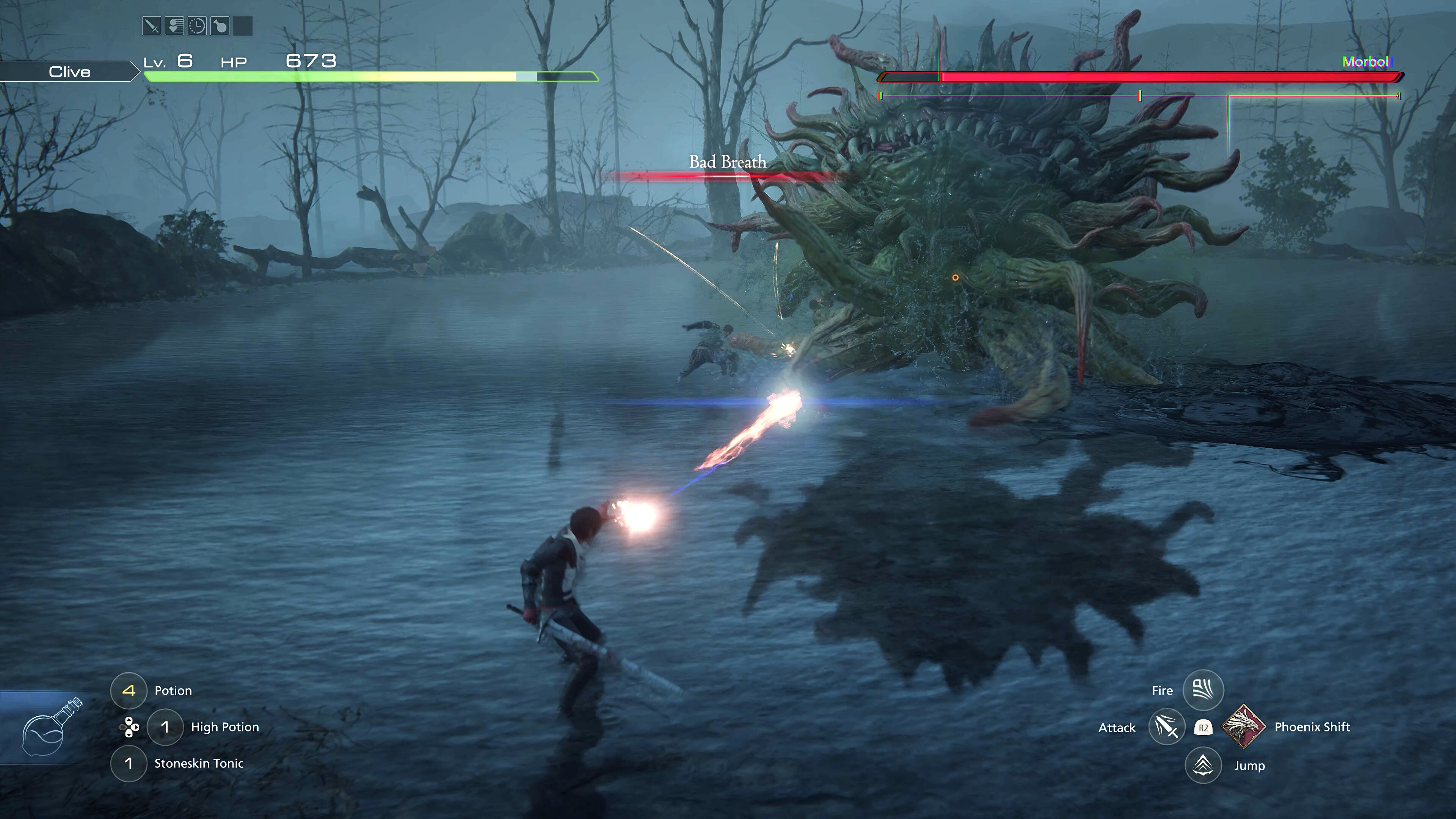
Task: Activate the Fire magic ability icon
Action: pos(1203,690)
